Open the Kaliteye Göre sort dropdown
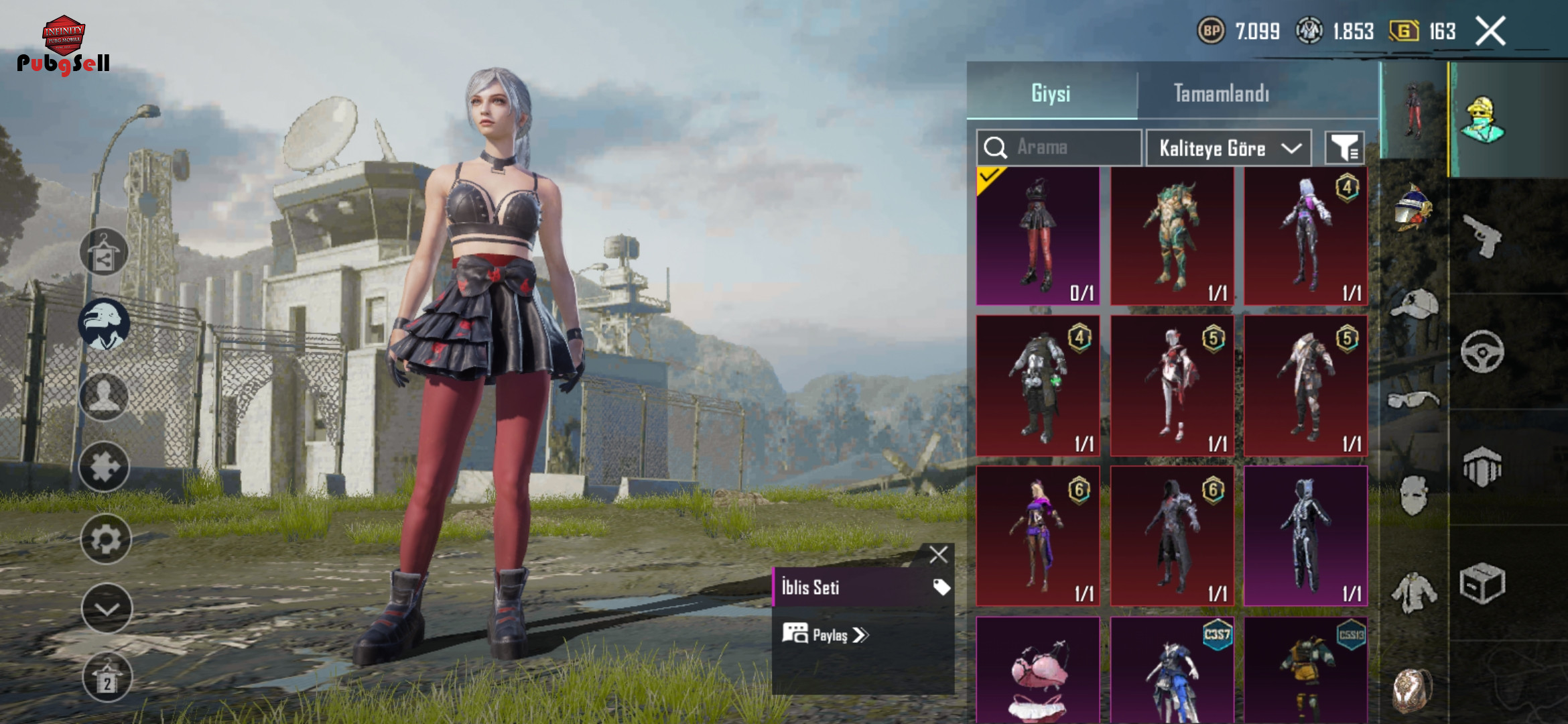 point(1229,148)
